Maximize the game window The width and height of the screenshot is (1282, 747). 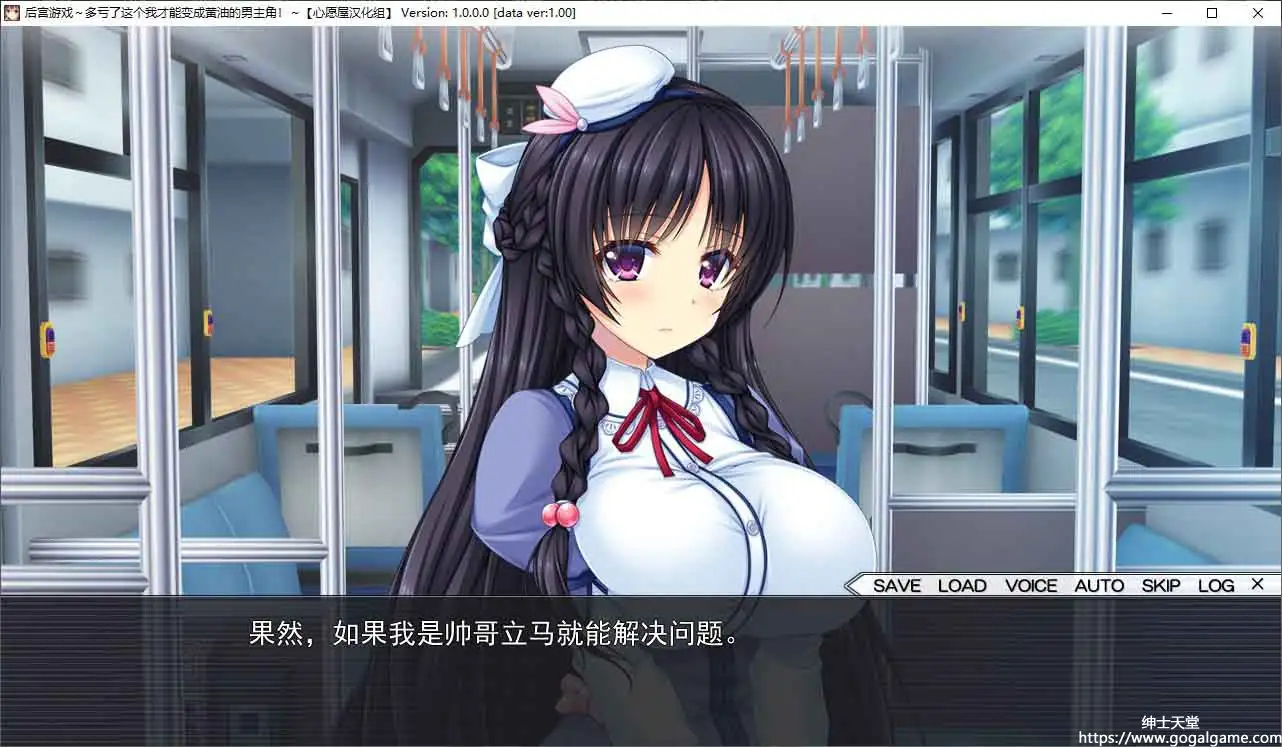(1211, 13)
